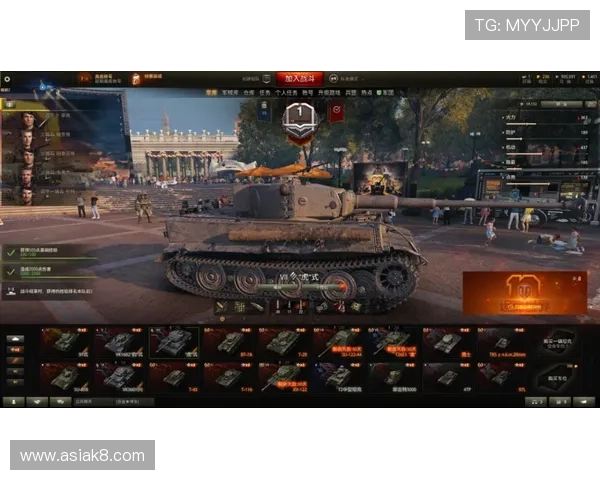600x480 pixels.
Task: Click the red checkmark mission flag
Action: (x=336, y=112)
